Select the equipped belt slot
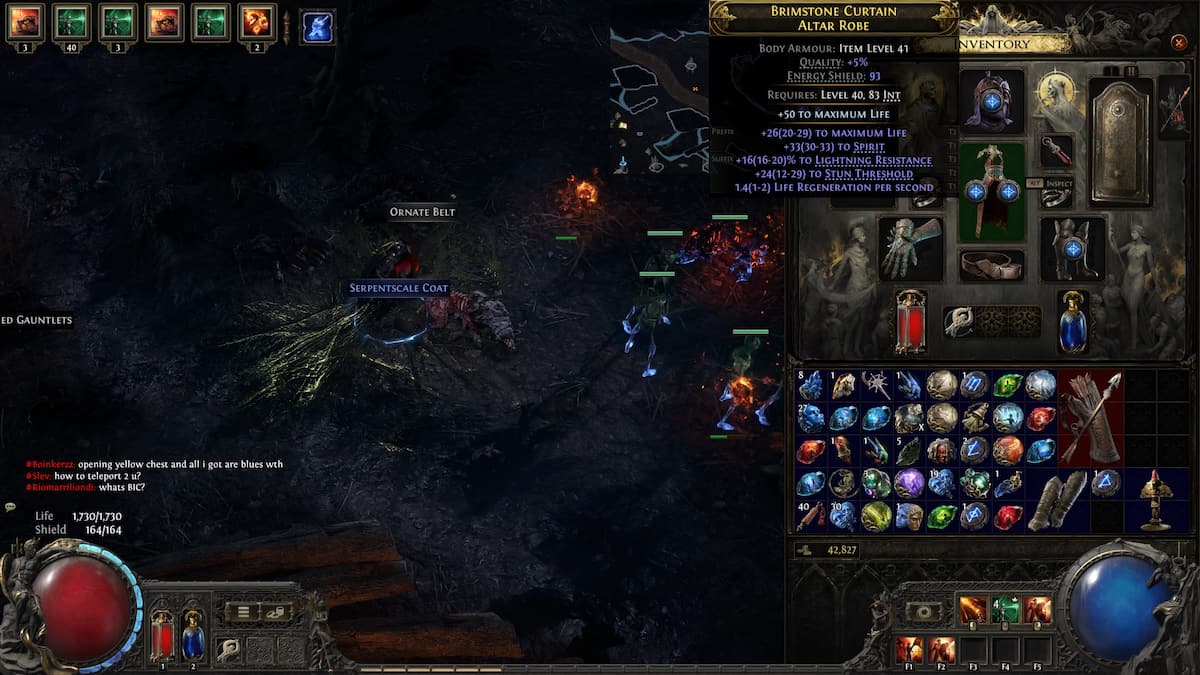The width and height of the screenshot is (1200, 675). tap(991, 264)
